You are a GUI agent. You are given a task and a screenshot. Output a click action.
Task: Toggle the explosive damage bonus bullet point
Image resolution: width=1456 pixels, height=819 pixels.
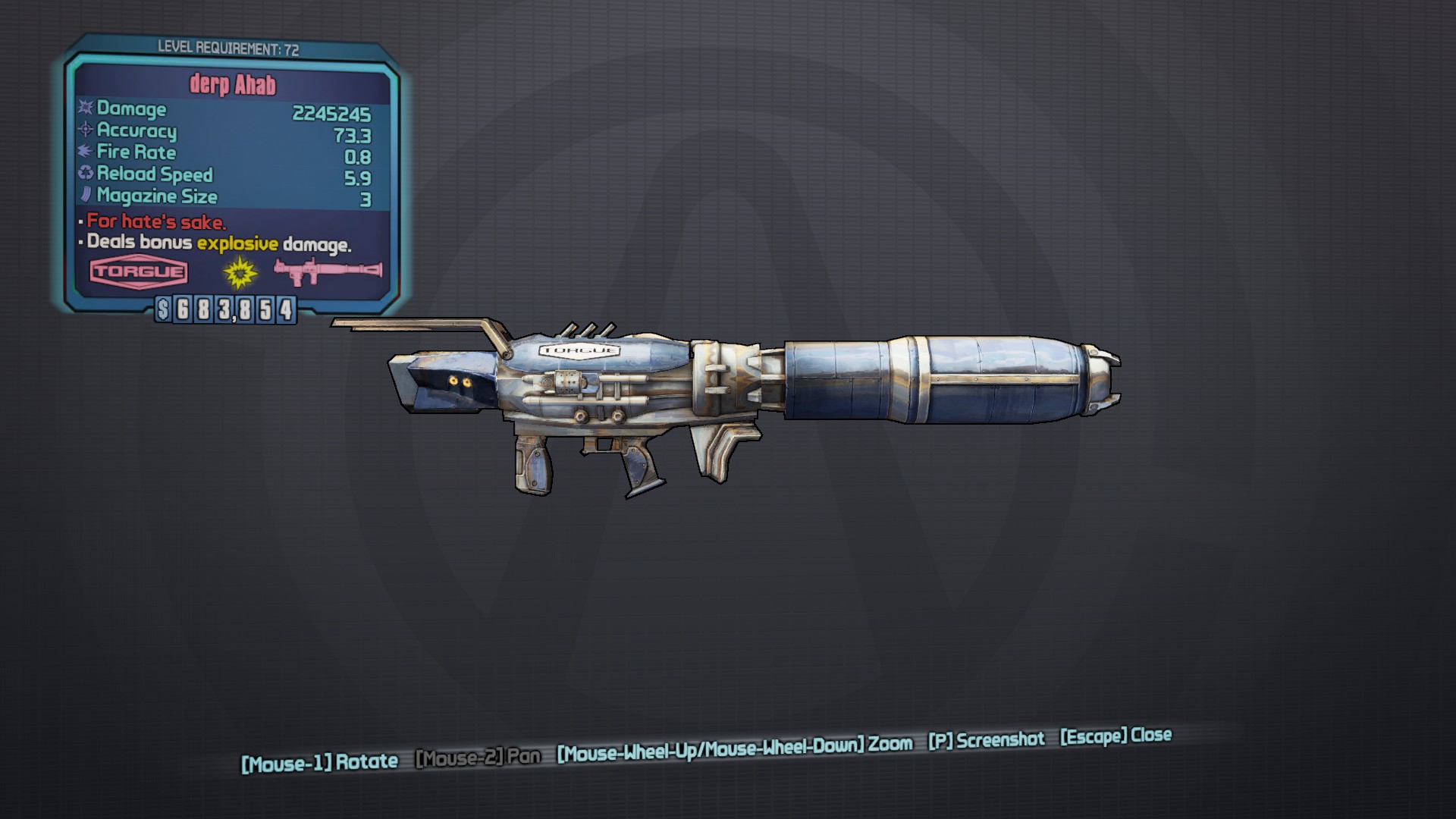tap(217, 244)
